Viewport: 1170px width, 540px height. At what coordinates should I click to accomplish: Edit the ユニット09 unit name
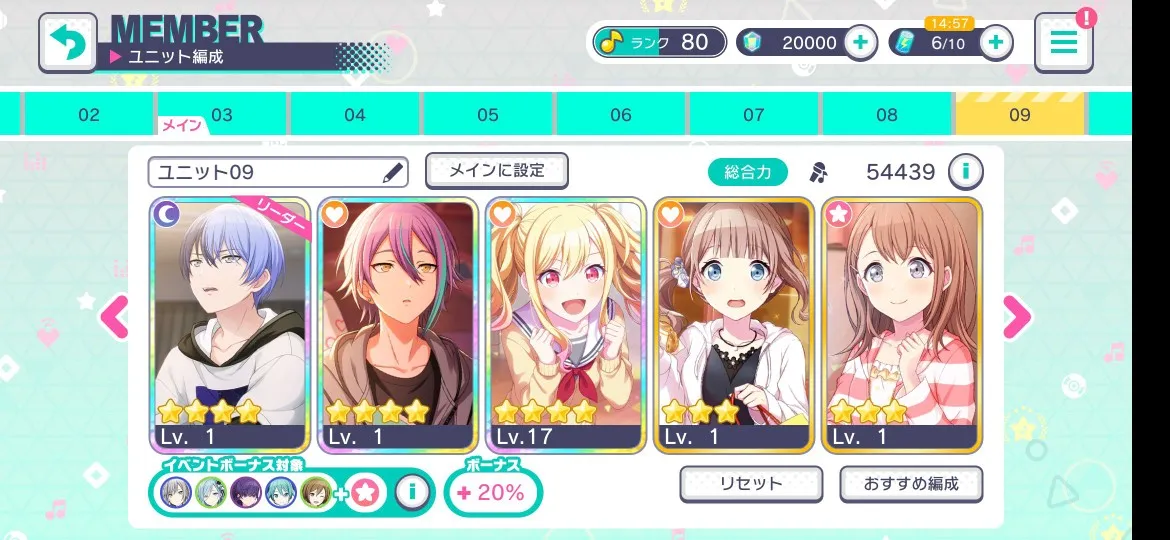[x=393, y=173]
